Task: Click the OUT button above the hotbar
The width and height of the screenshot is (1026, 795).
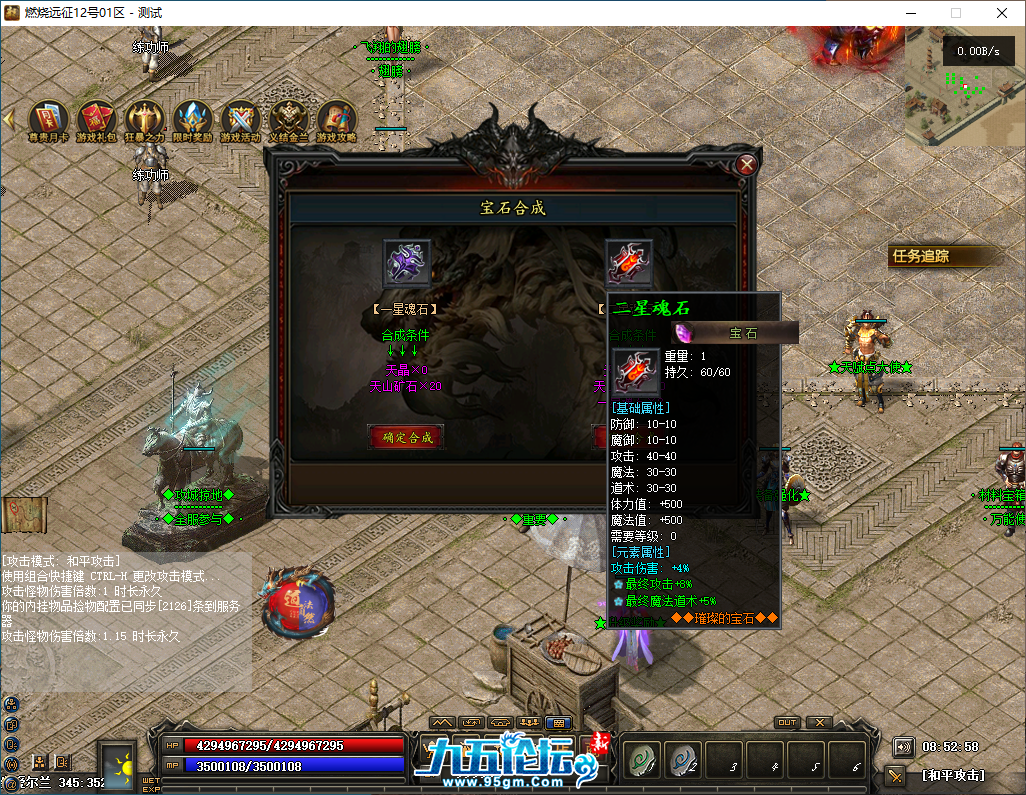Action: [787, 722]
